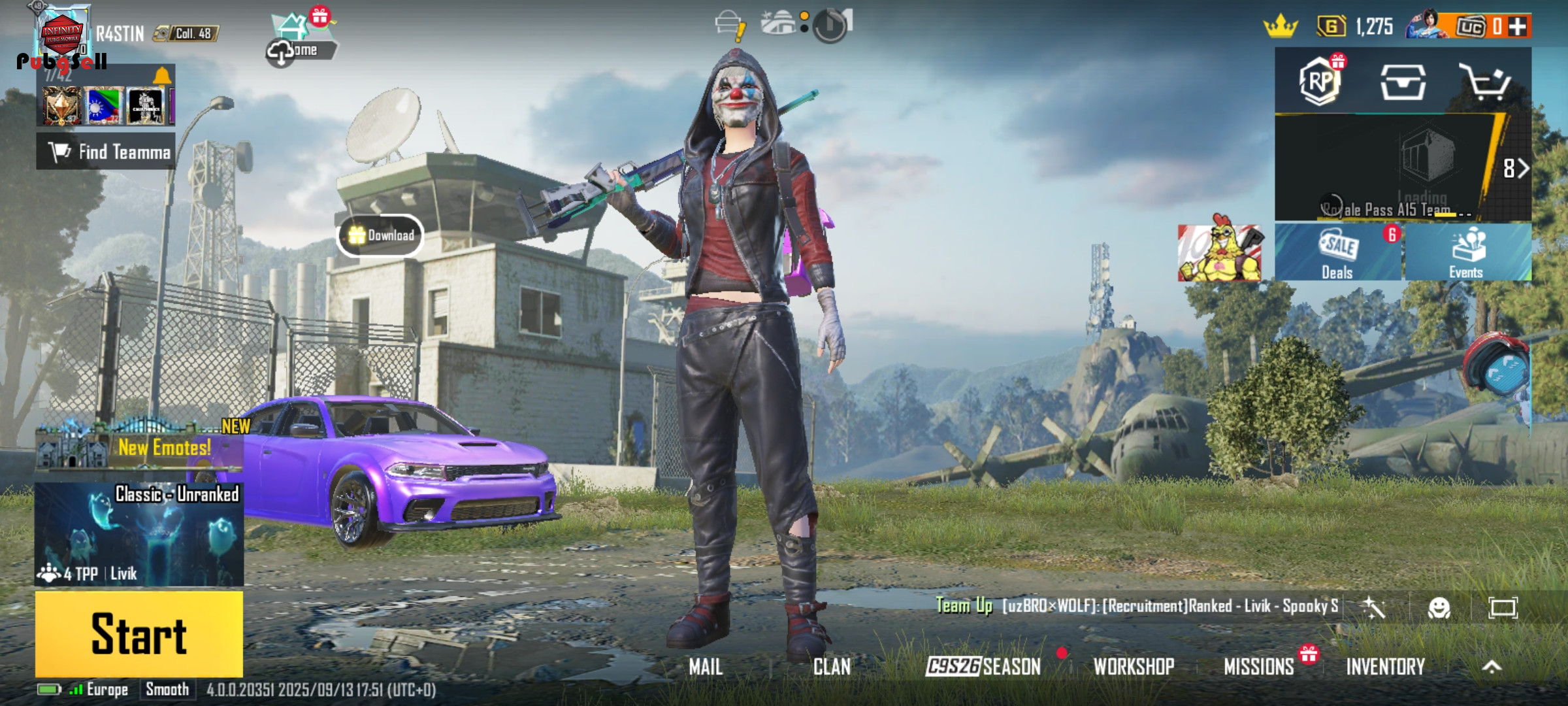Open the Classic - Unranked mode selector

[139, 533]
